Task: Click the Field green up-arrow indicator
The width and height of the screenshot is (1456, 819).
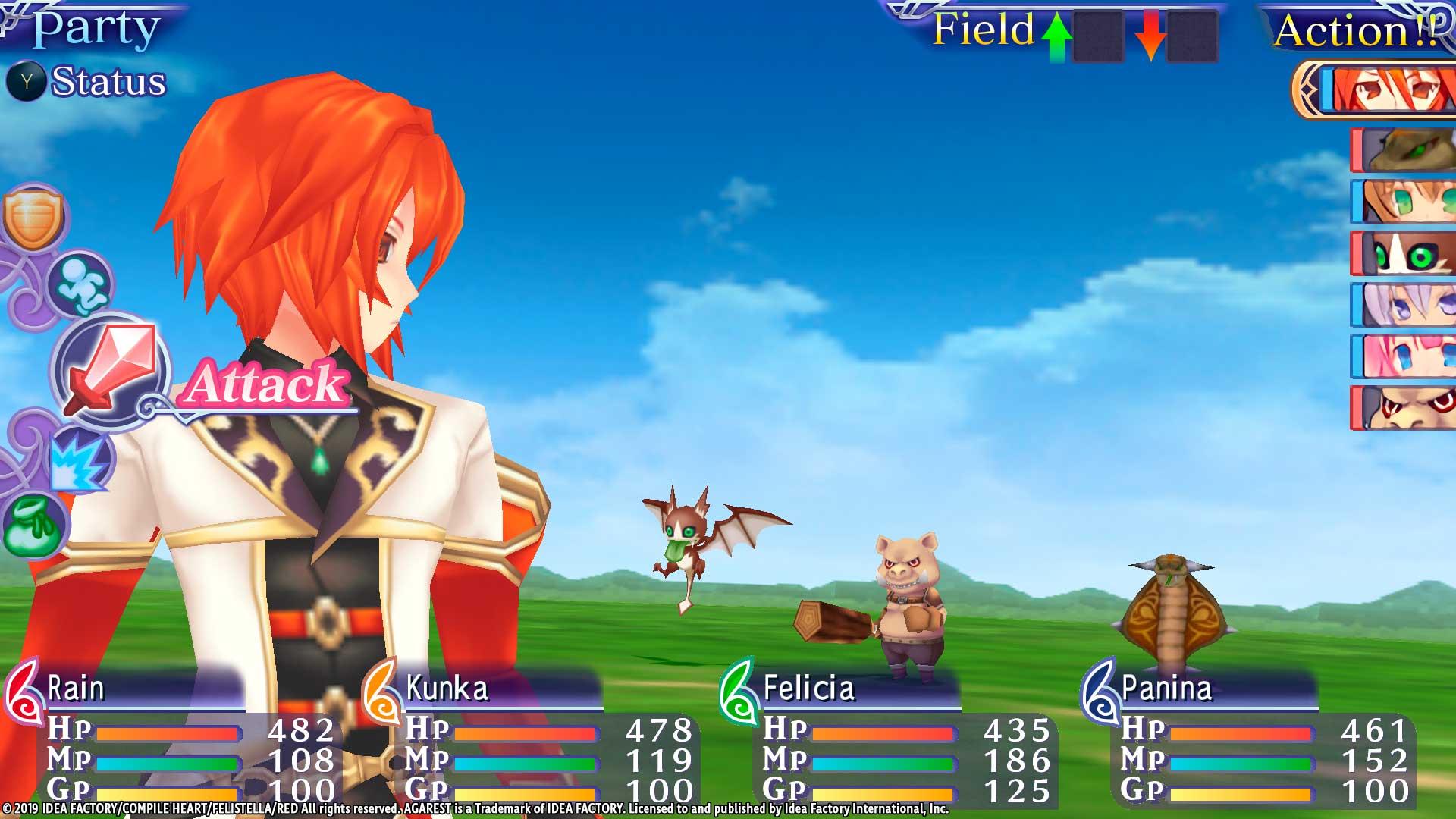Action: coord(1056,37)
